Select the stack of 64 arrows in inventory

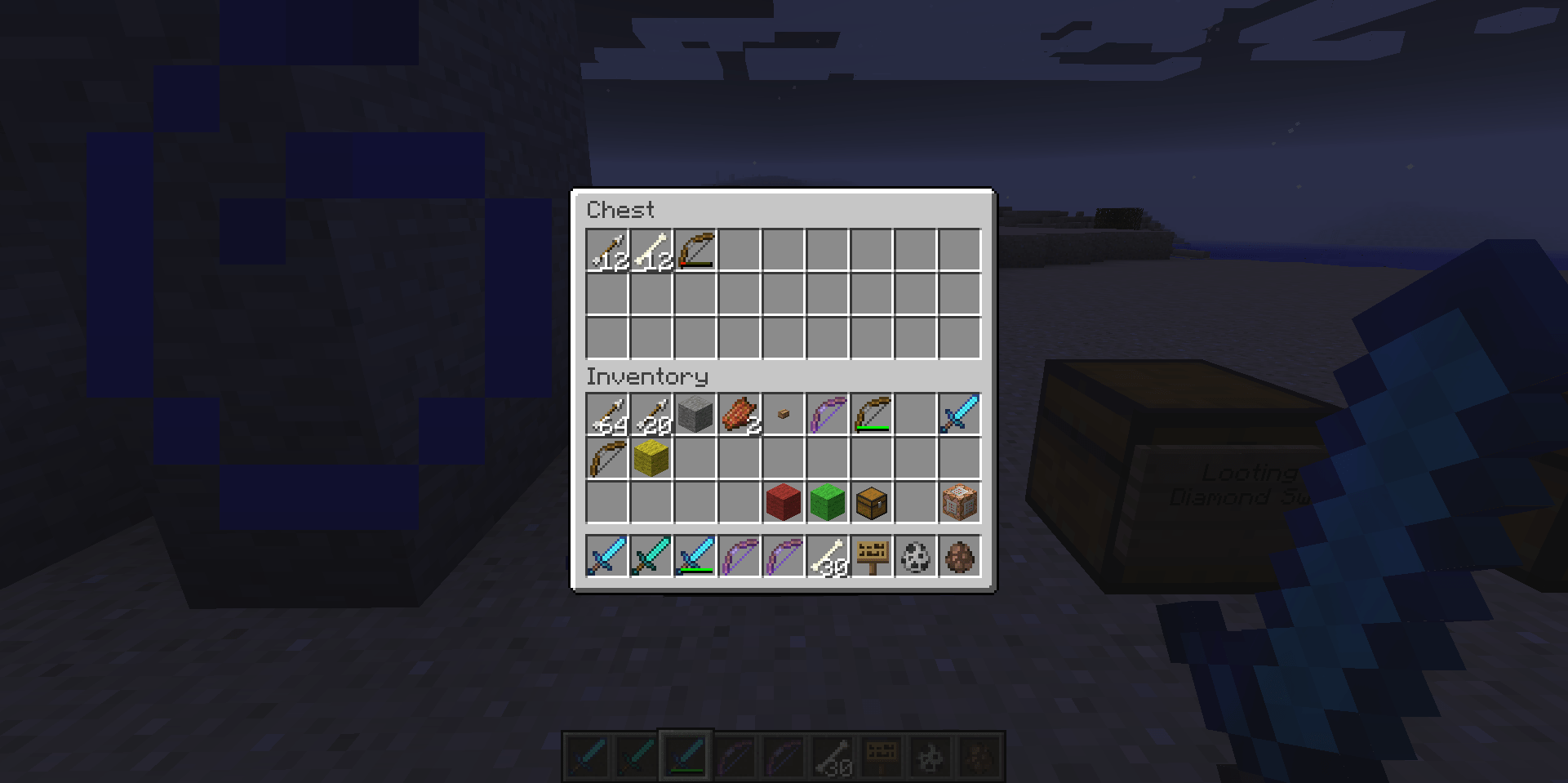(606, 414)
